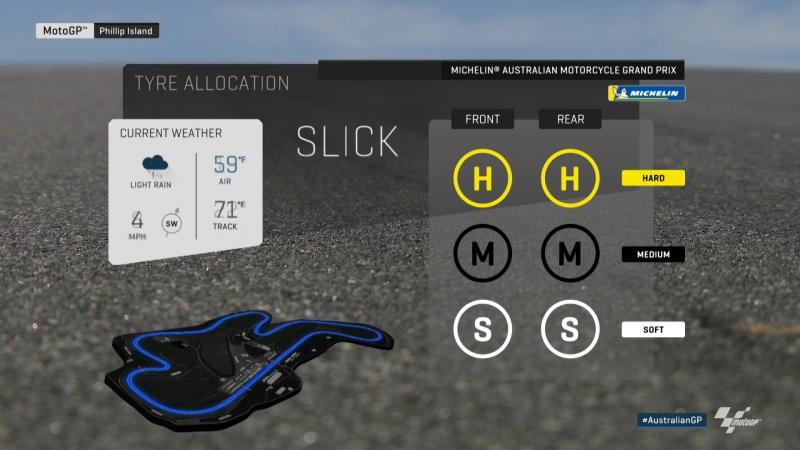This screenshot has height=450, width=800.
Task: Click the white SOFT compound label
Action: coord(653,328)
